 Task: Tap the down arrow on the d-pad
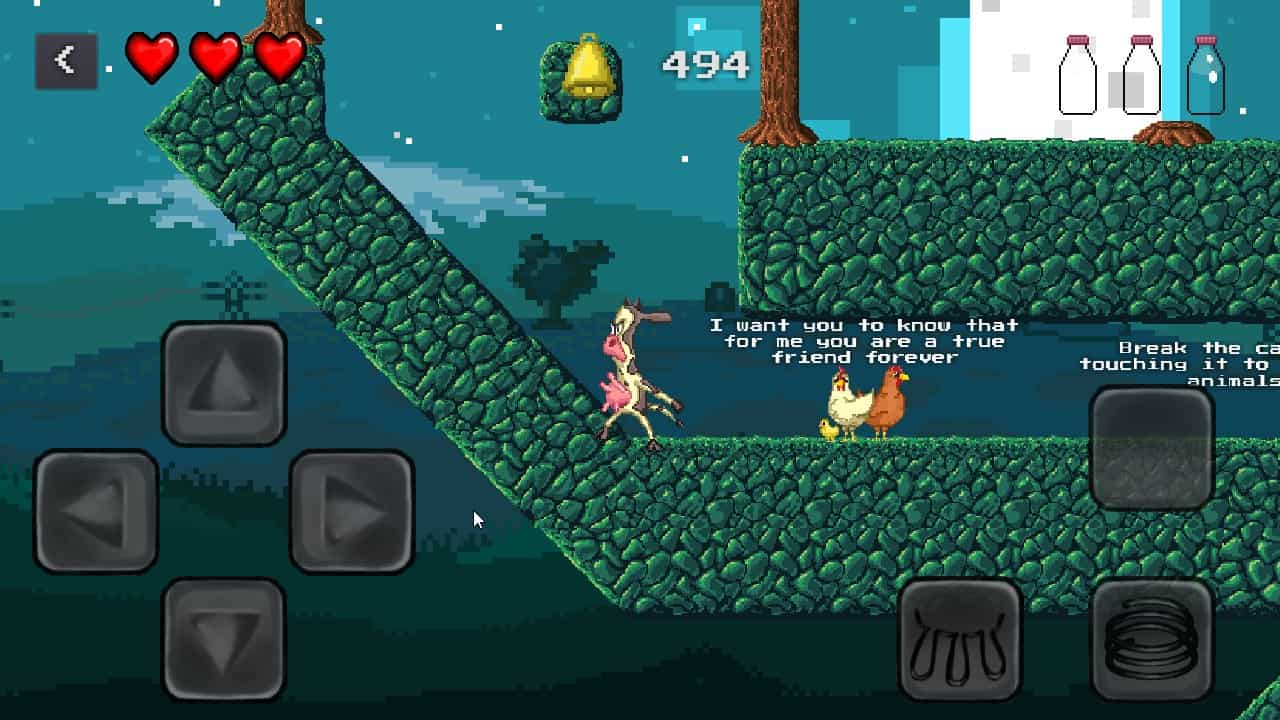[x=224, y=638]
